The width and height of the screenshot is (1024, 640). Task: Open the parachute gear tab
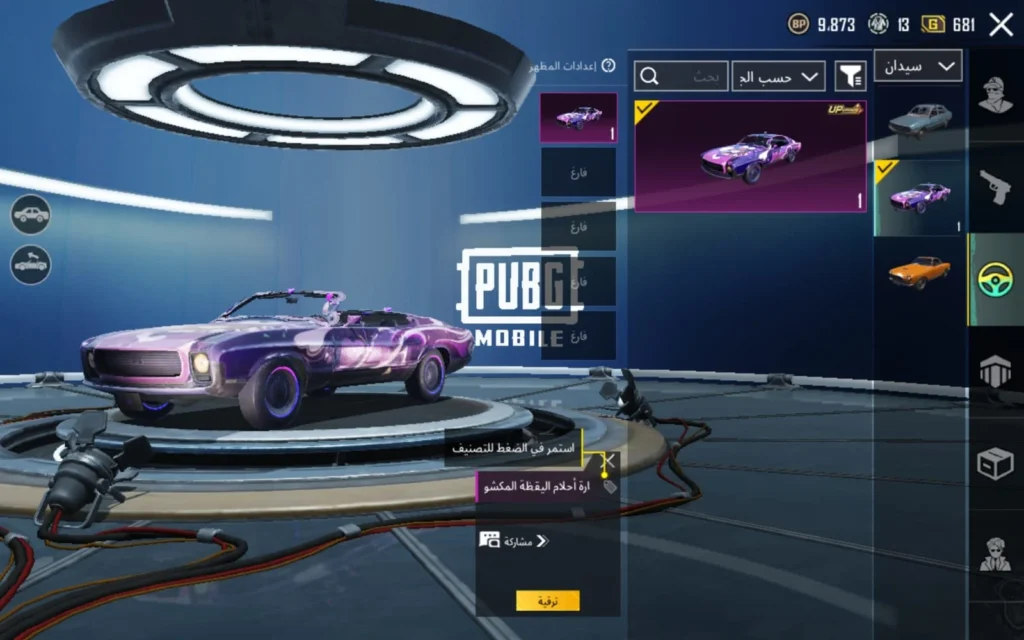click(x=995, y=371)
